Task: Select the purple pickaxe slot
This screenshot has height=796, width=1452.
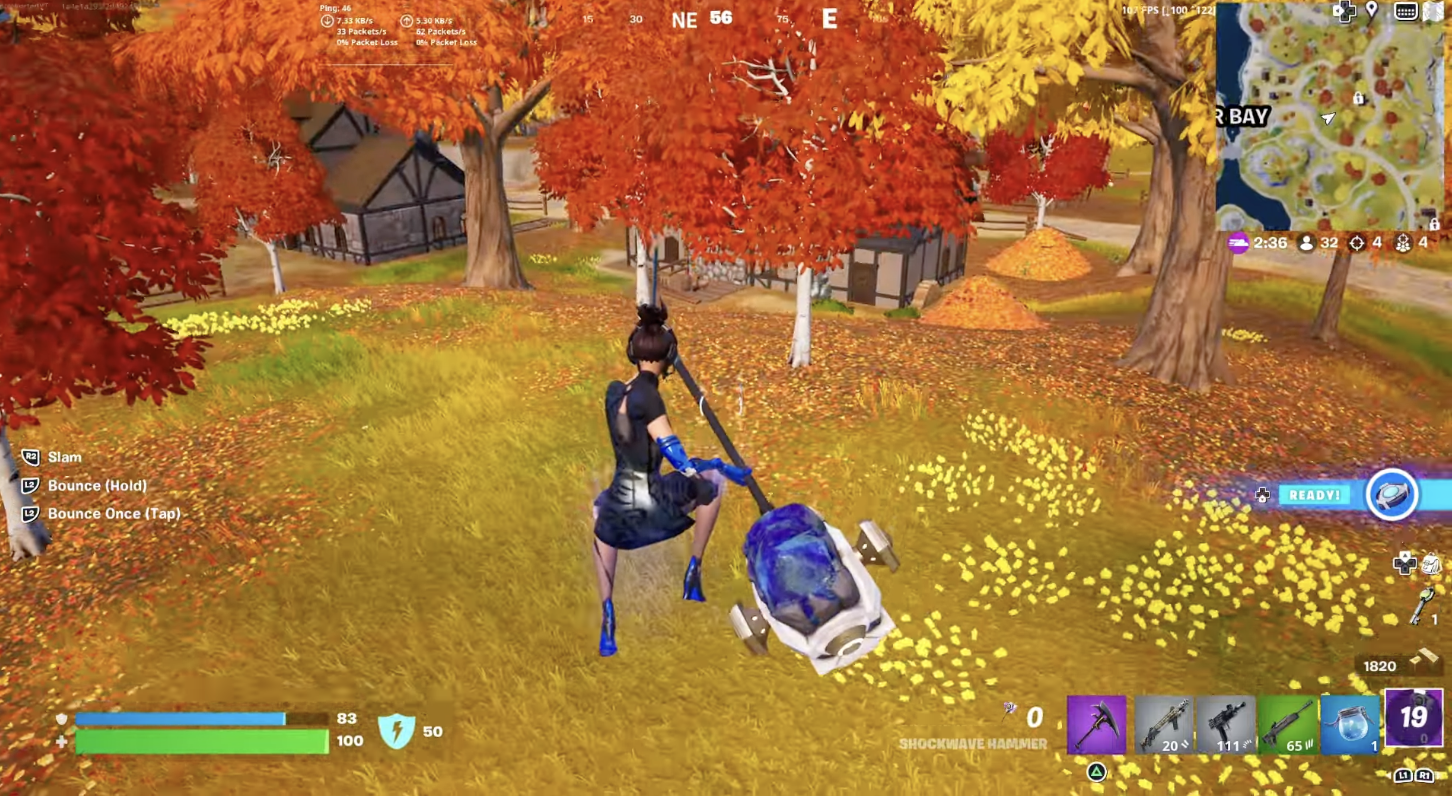Action: 1096,724
